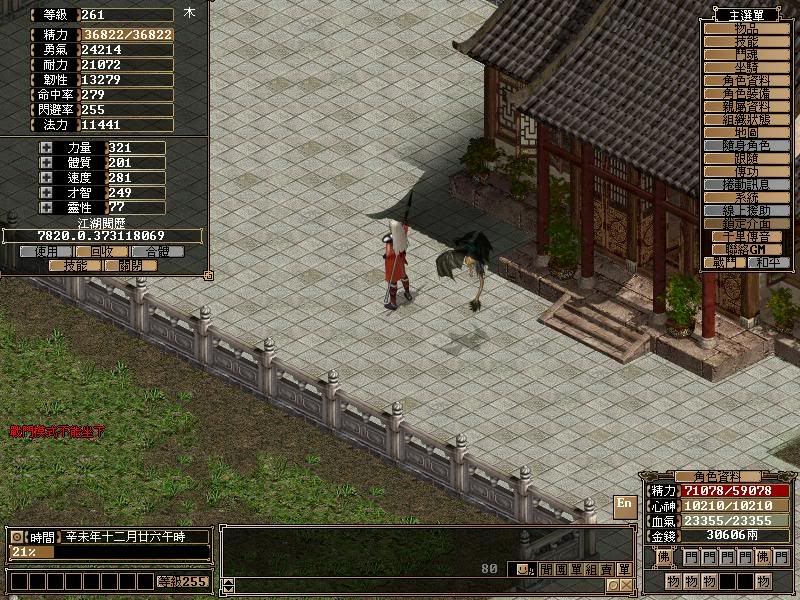The height and width of the screenshot is (600, 800).
Task: Raise the 靈性 spirit attribute
Action: (46, 207)
